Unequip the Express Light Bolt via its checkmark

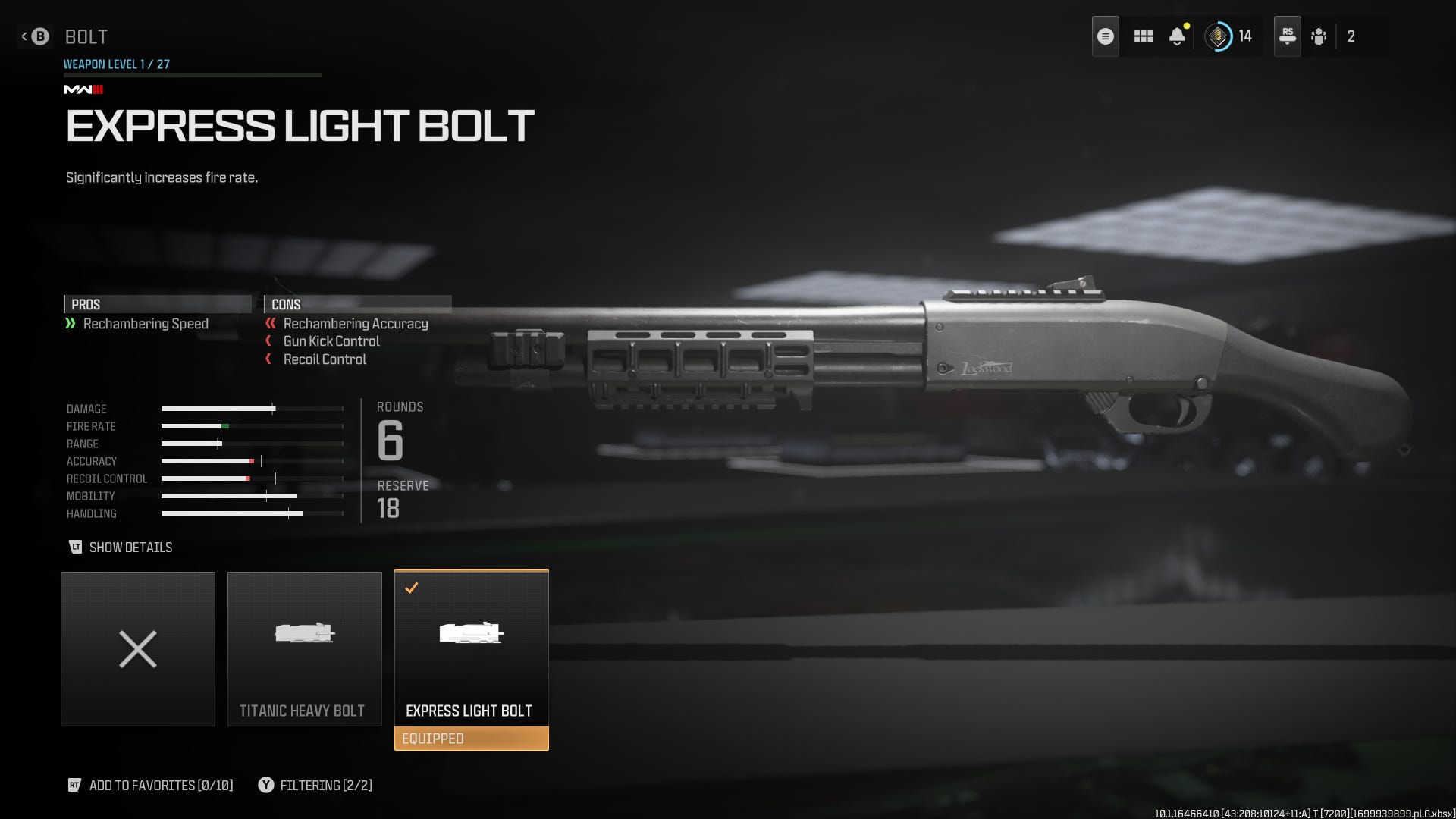click(x=413, y=587)
